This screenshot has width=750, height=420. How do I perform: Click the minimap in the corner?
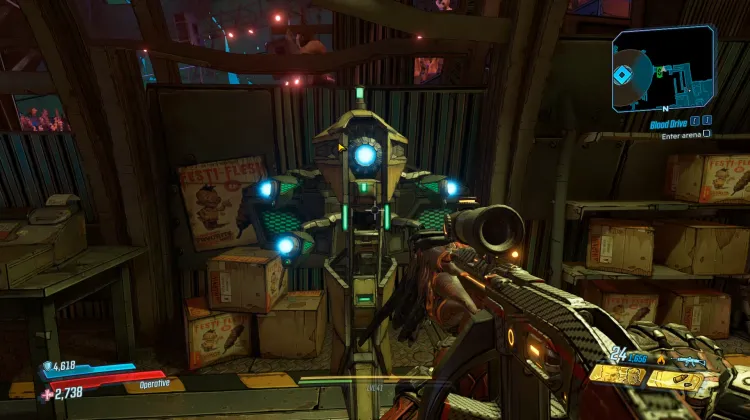pyautogui.click(x=663, y=68)
